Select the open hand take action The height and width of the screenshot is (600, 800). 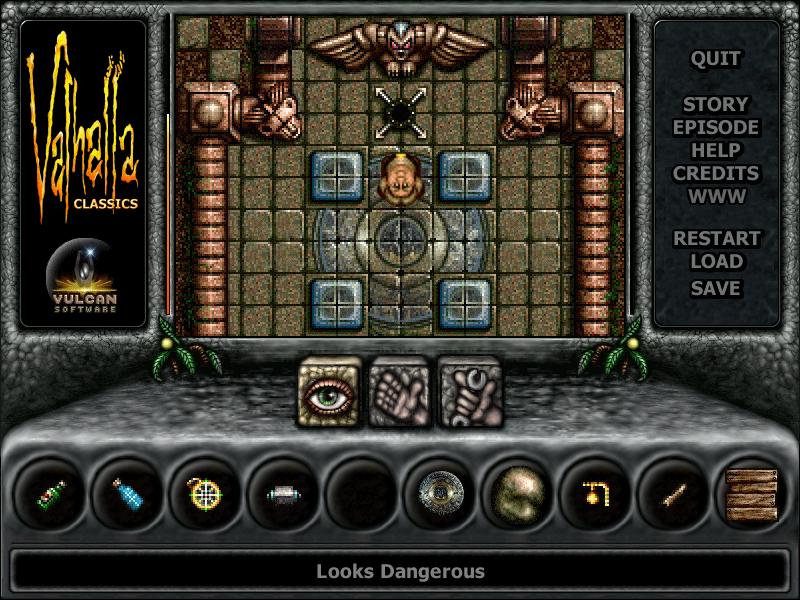pos(399,391)
